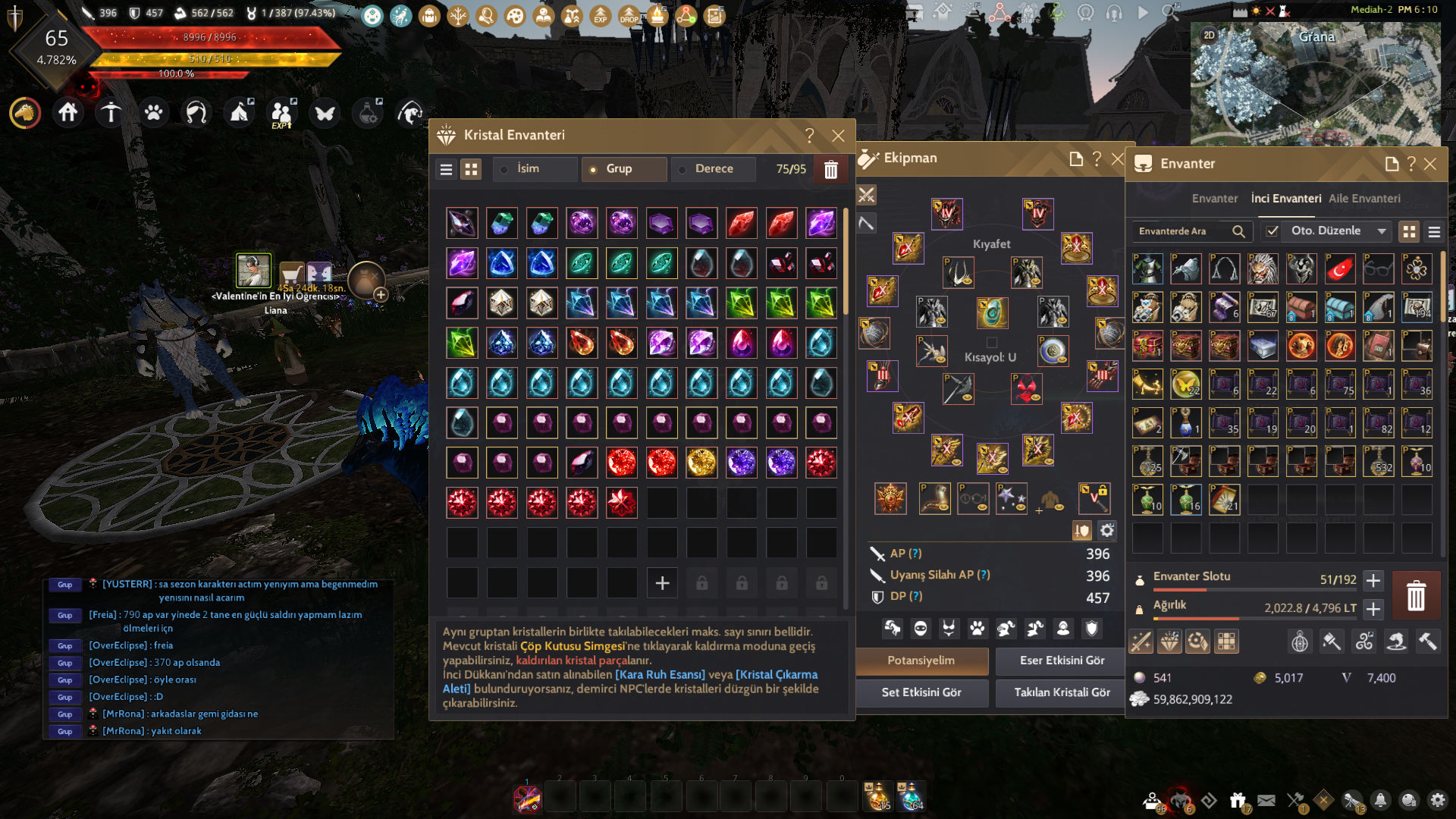The image size is (1456, 819).
Task: Expand inventory slots with plus button
Action: [x=1373, y=581]
